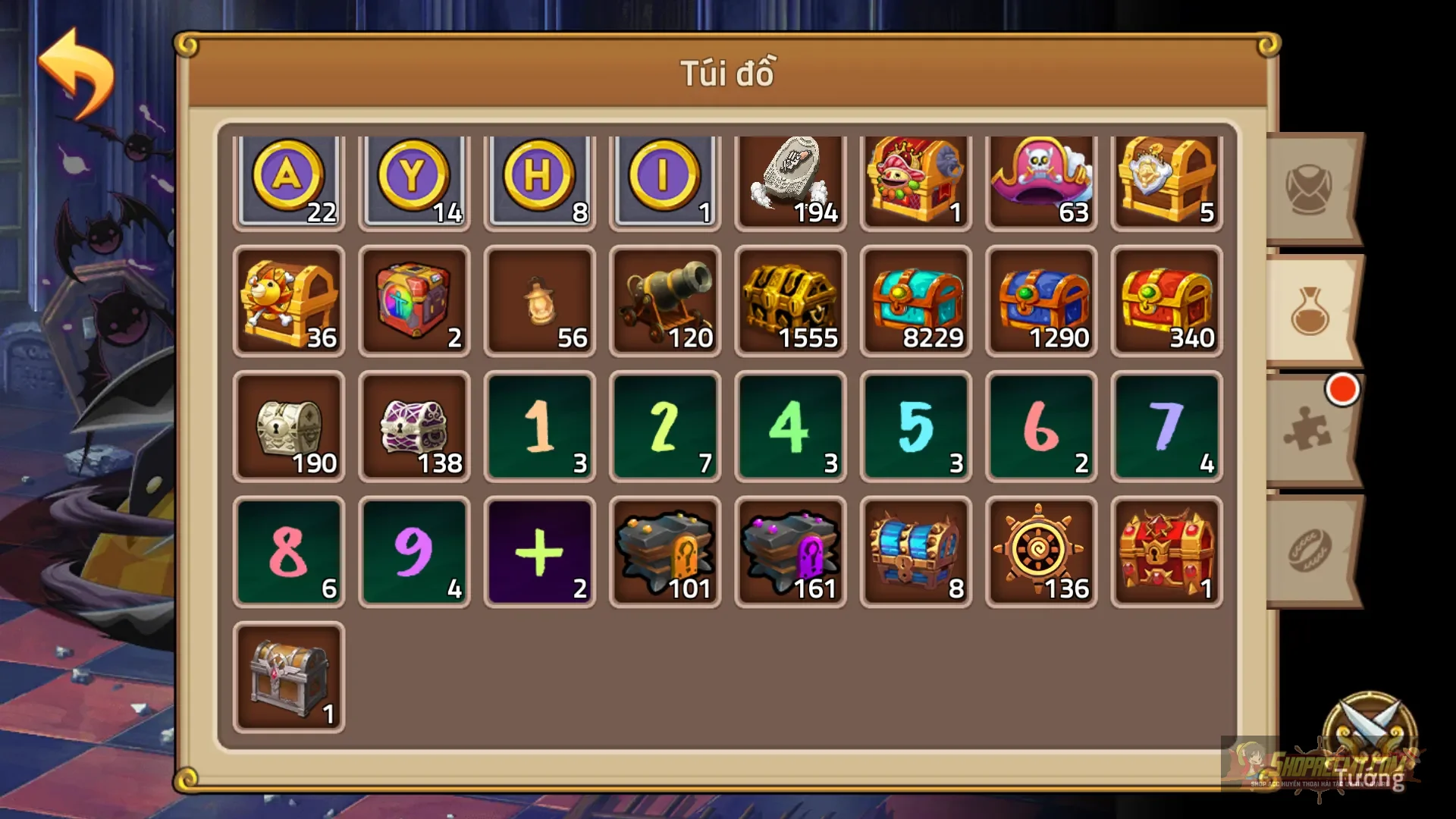The width and height of the screenshot is (1456, 819).
Task: Select the lantern item with count 56
Action: tap(539, 303)
